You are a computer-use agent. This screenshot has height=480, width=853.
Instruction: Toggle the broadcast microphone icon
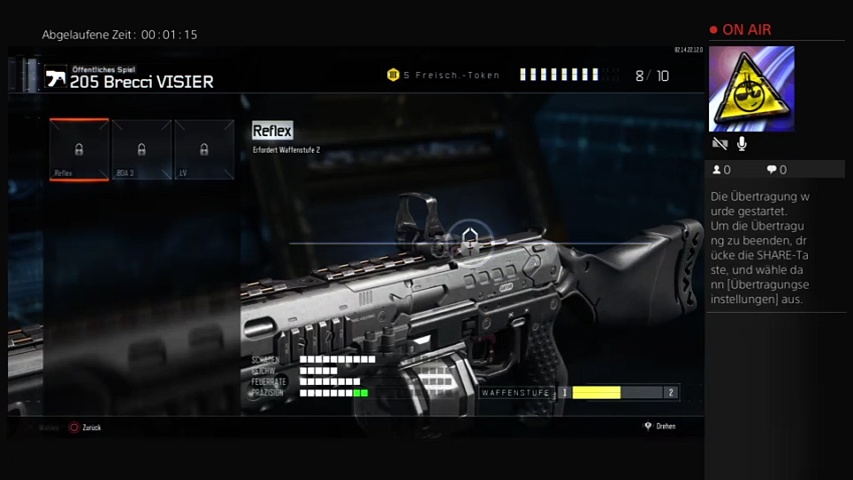click(742, 145)
